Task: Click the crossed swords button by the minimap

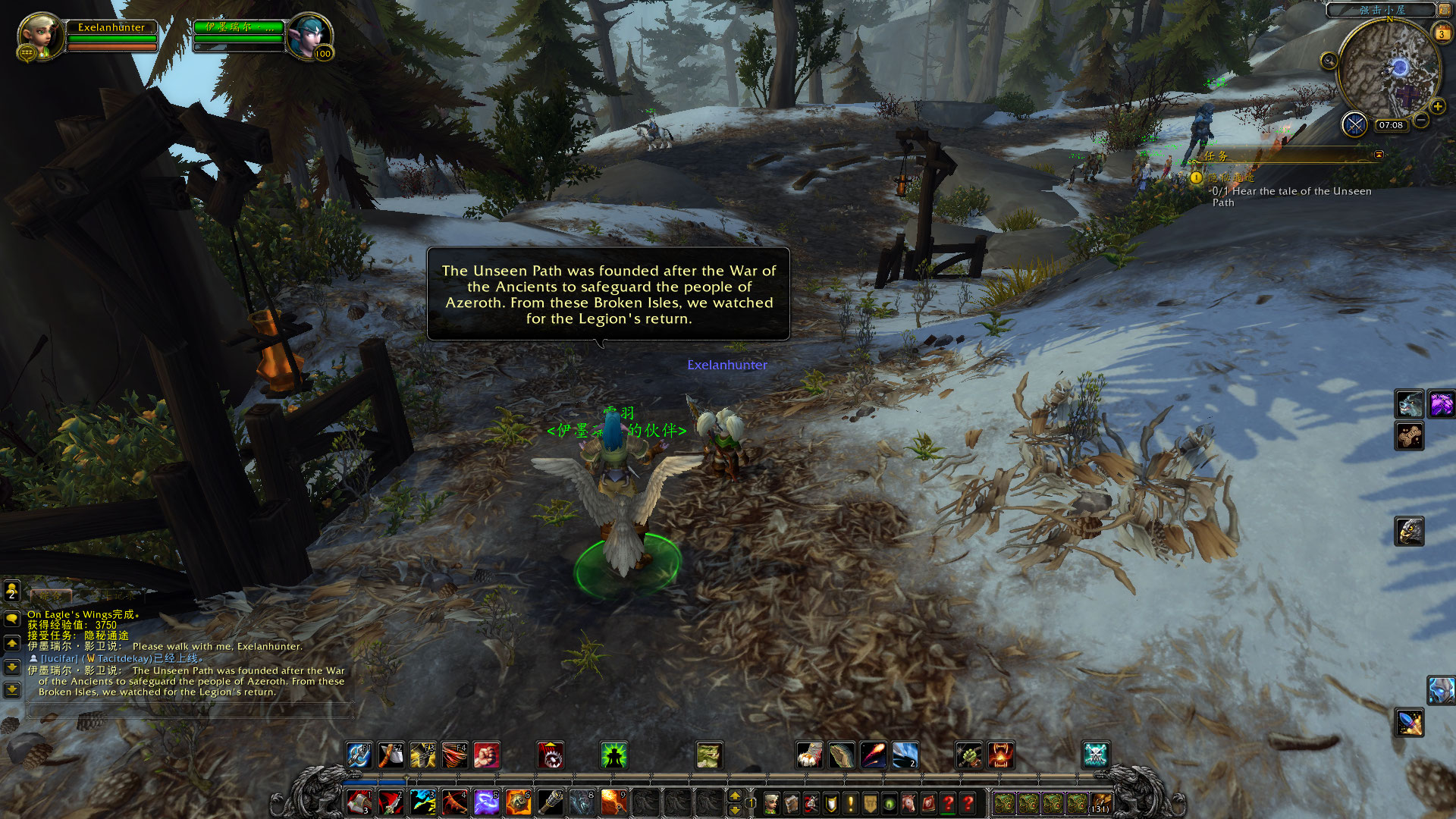Action: point(1354,124)
